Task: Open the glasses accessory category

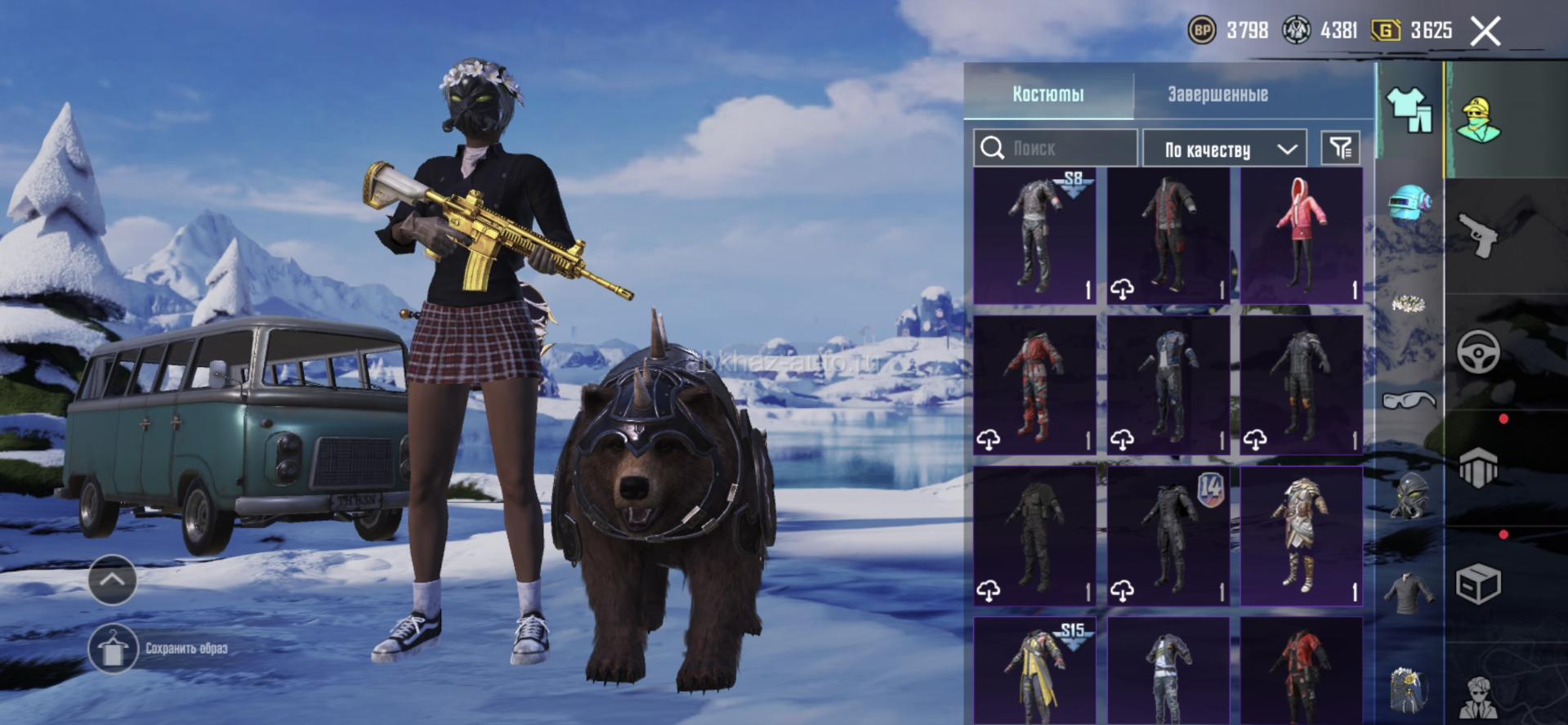Action: (x=1409, y=400)
